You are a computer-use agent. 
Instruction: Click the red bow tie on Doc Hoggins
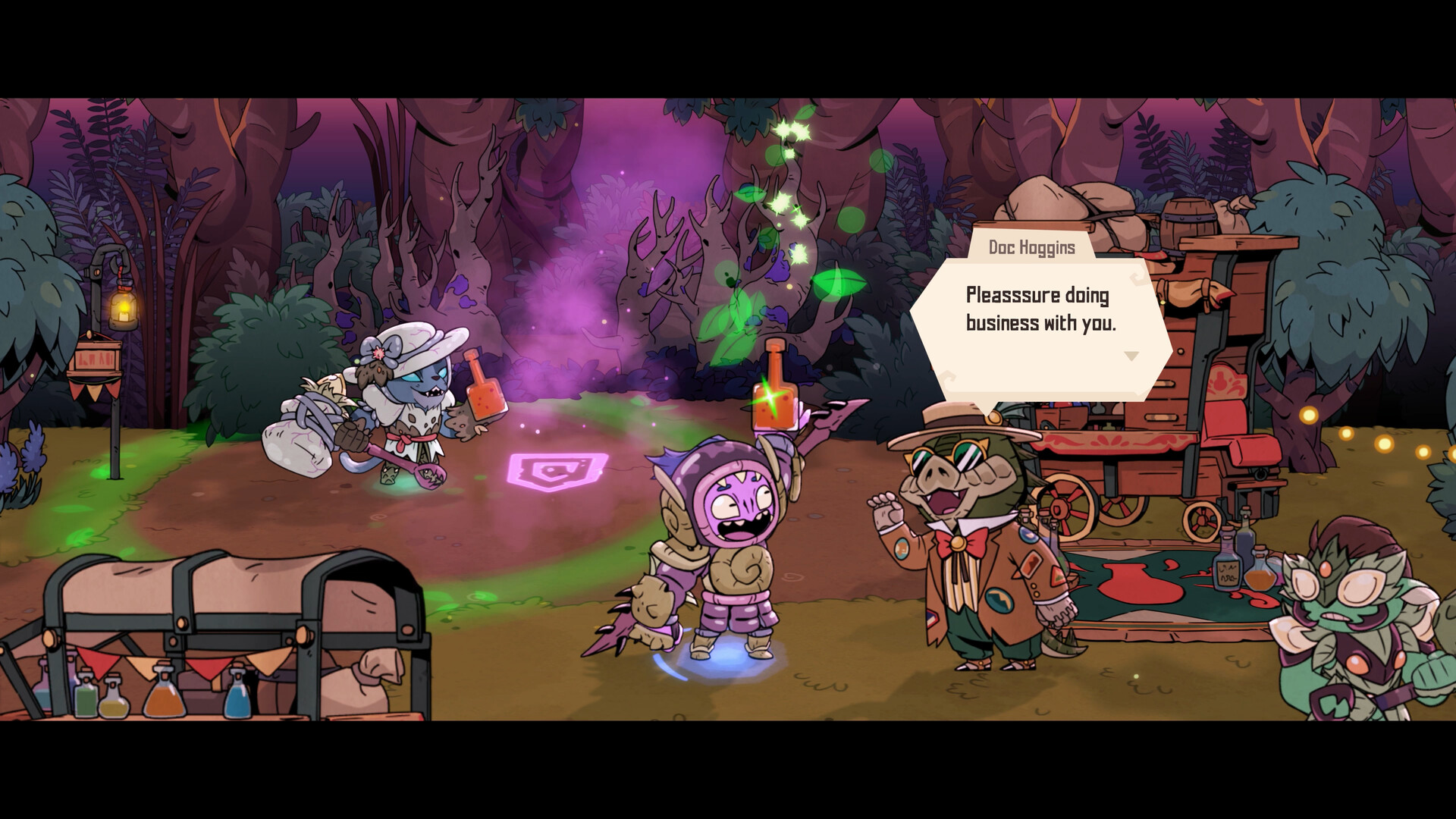(957, 544)
